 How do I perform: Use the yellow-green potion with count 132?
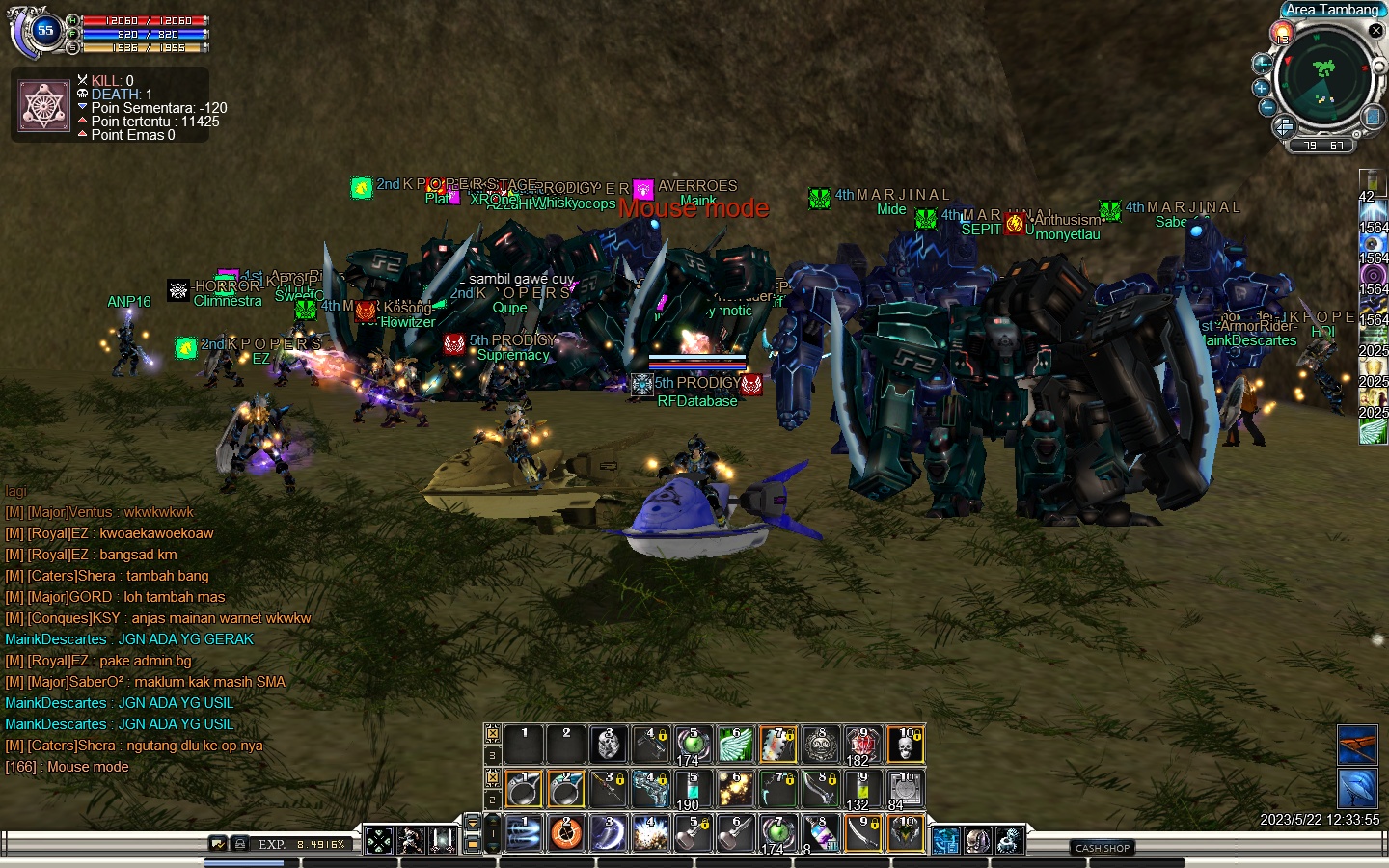pos(861,790)
